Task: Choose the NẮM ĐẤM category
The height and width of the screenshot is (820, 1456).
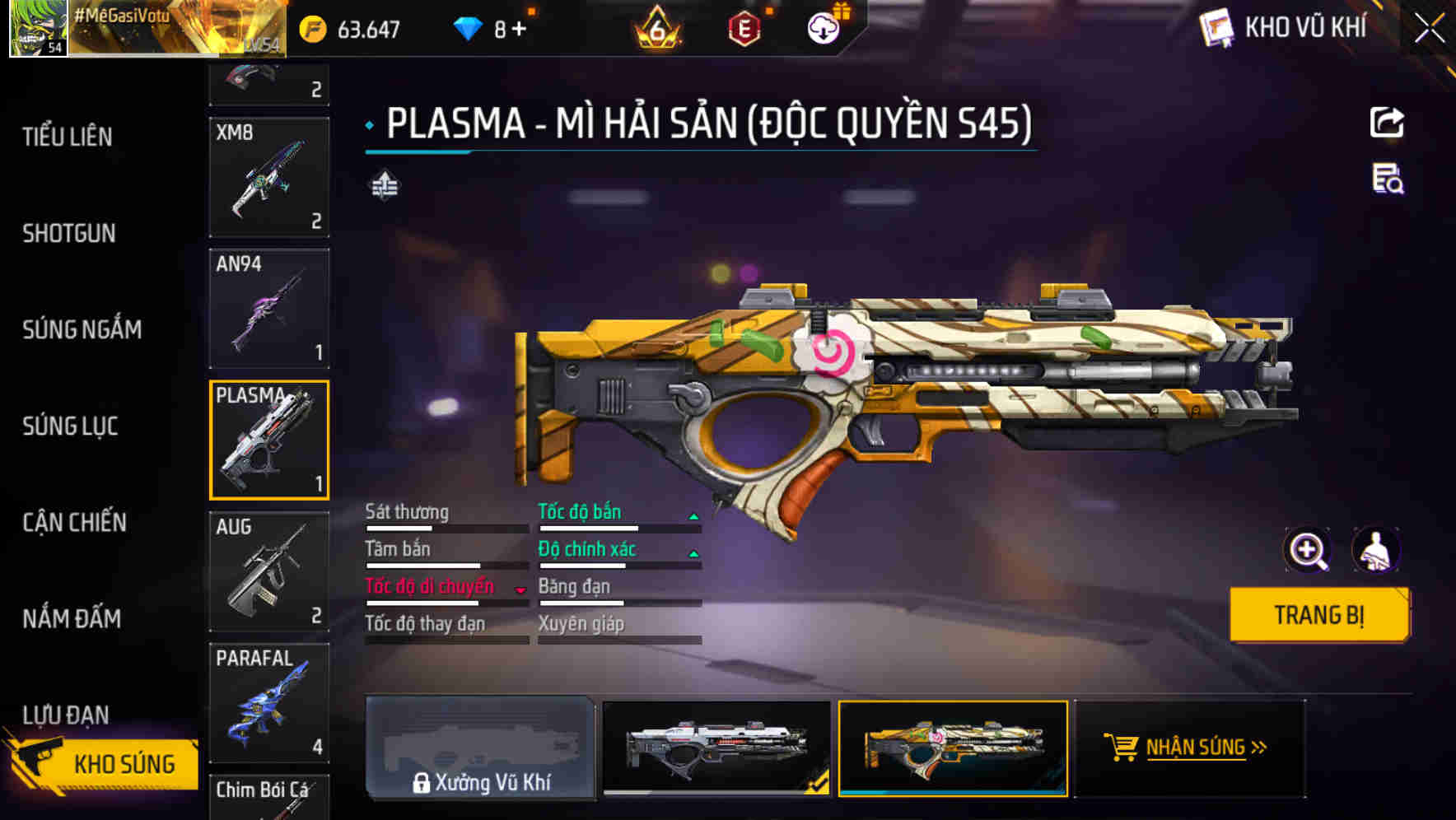Action: 72,619
